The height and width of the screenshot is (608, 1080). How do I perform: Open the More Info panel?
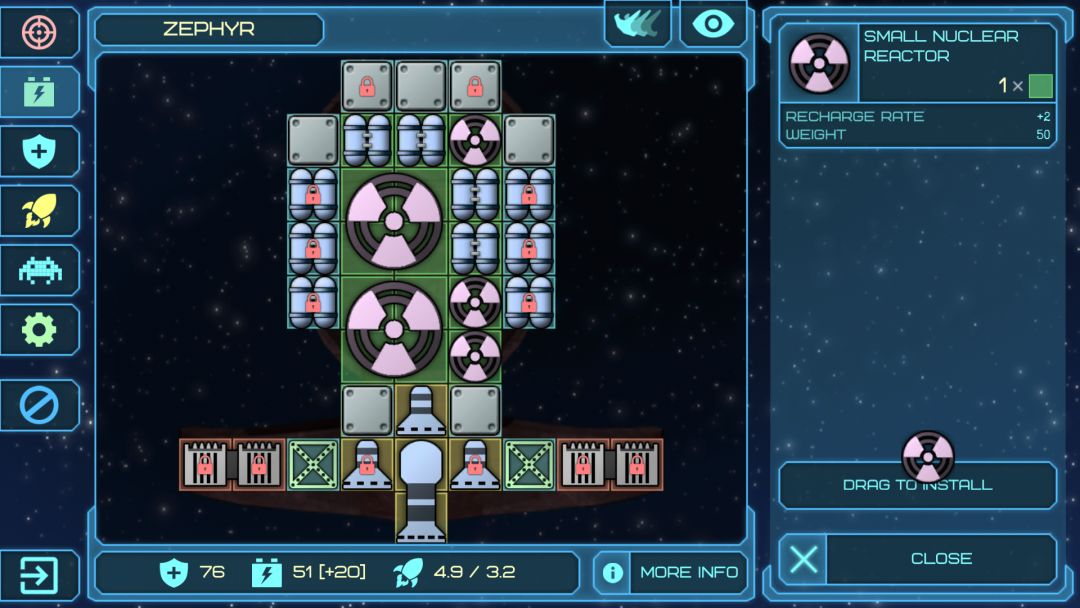tap(671, 573)
